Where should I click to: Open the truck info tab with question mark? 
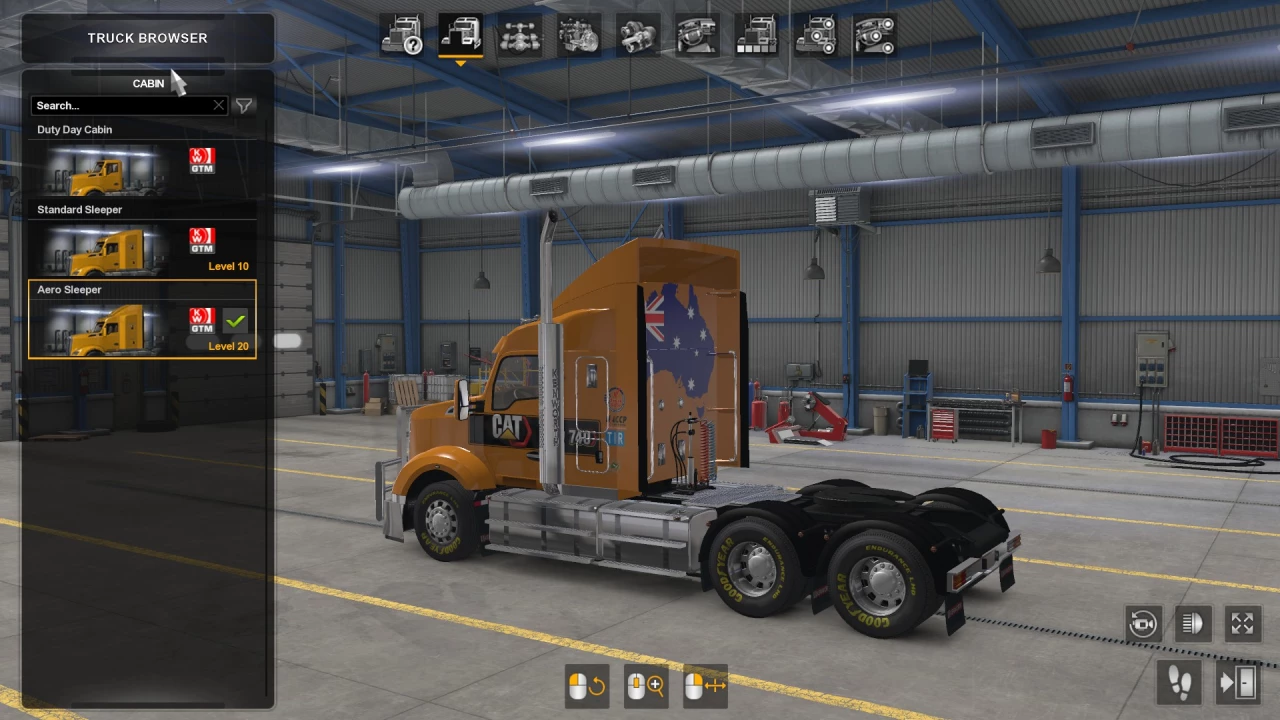[x=403, y=37]
